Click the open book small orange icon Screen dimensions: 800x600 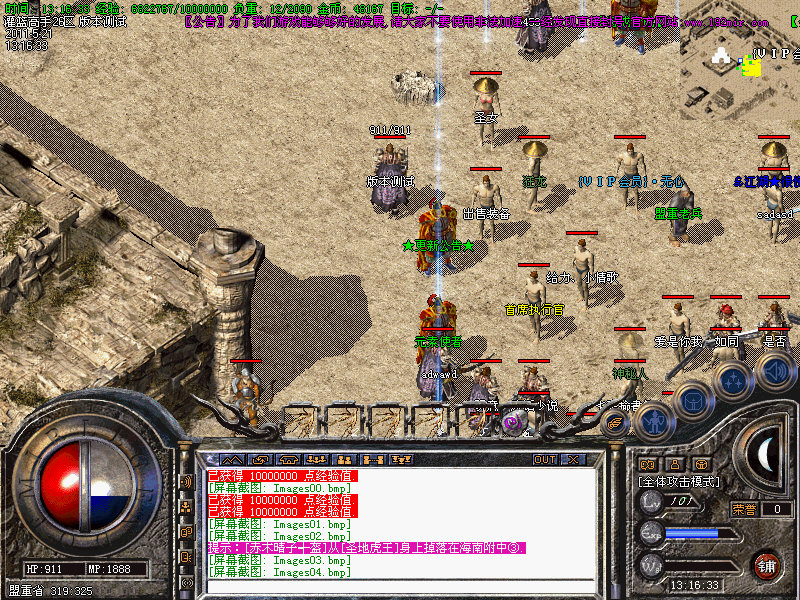647,464
